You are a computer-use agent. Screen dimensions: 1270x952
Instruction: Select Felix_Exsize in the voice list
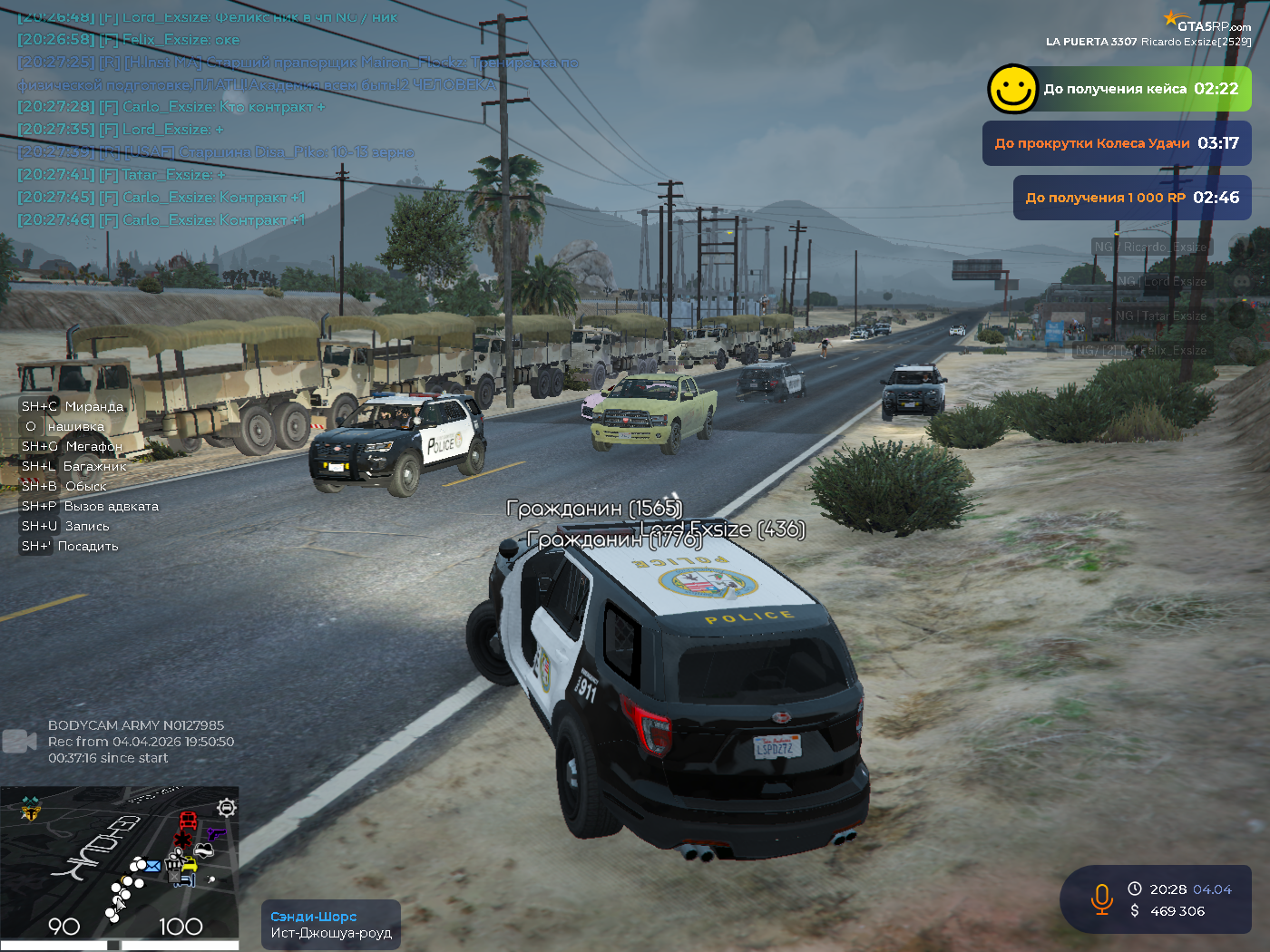point(1140,350)
